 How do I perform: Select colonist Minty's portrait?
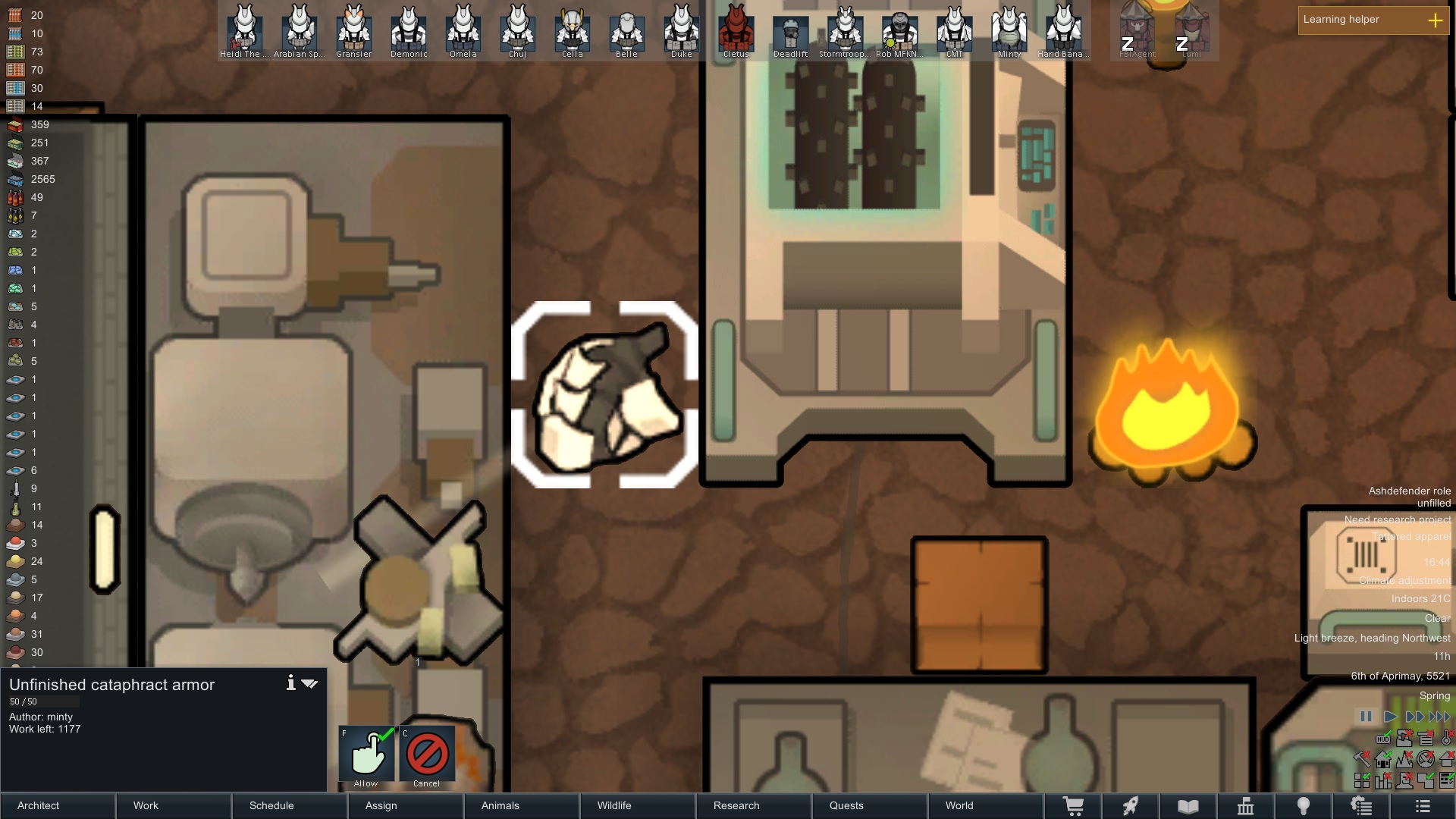(1009, 30)
